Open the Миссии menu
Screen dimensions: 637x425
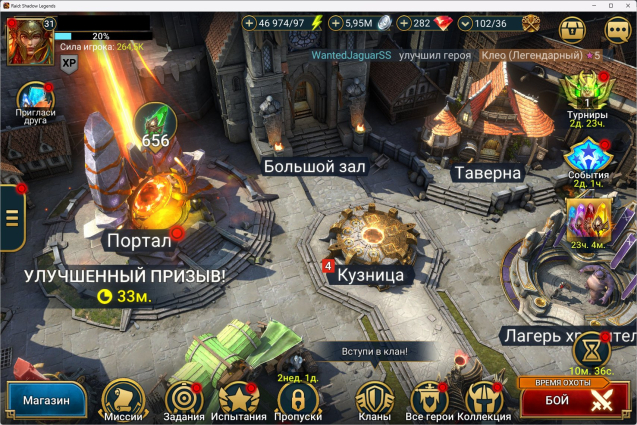(123, 400)
